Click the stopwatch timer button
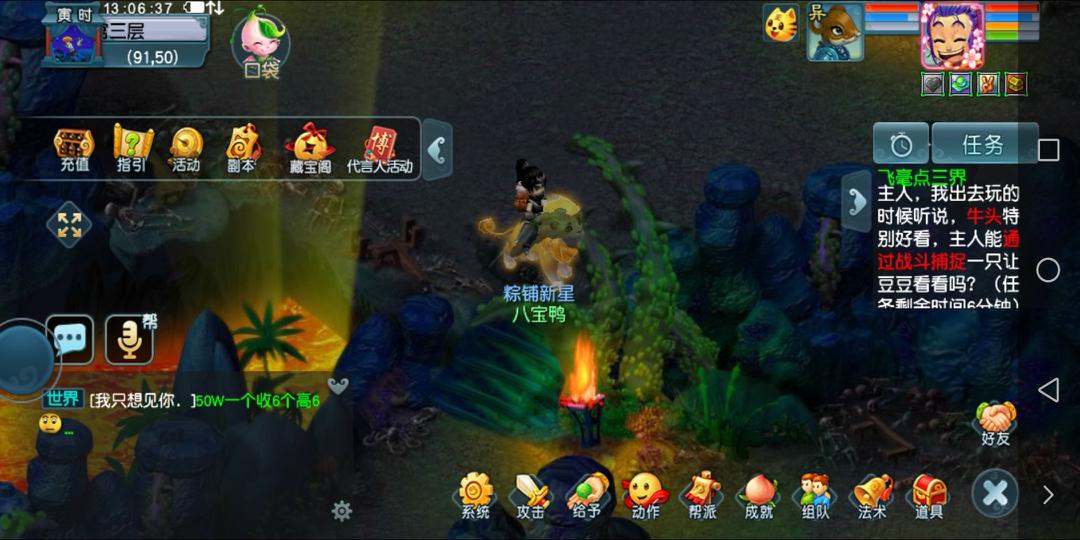The height and width of the screenshot is (540, 1080). click(x=901, y=145)
